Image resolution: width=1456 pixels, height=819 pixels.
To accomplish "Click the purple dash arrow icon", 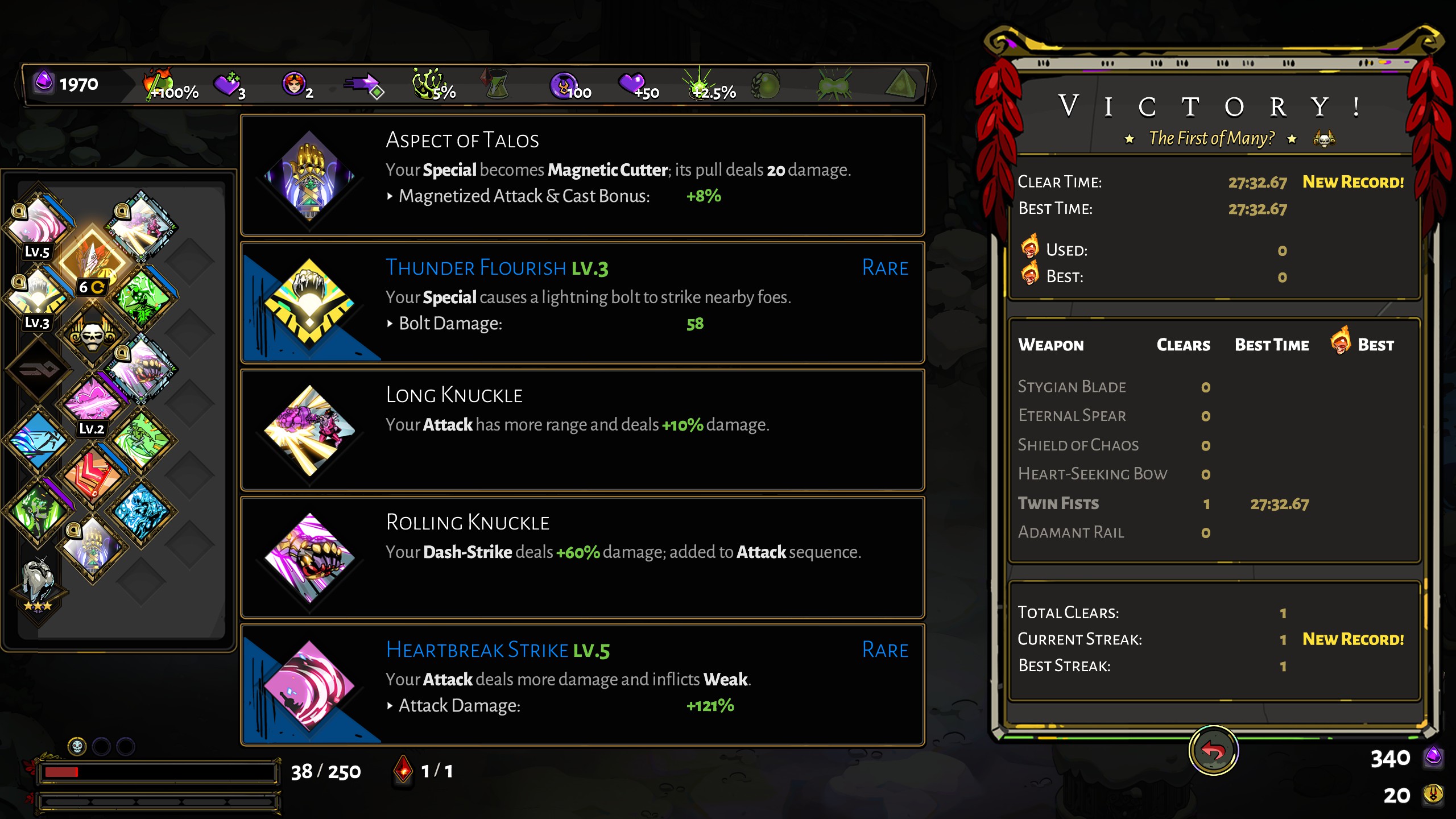I will 364,85.
